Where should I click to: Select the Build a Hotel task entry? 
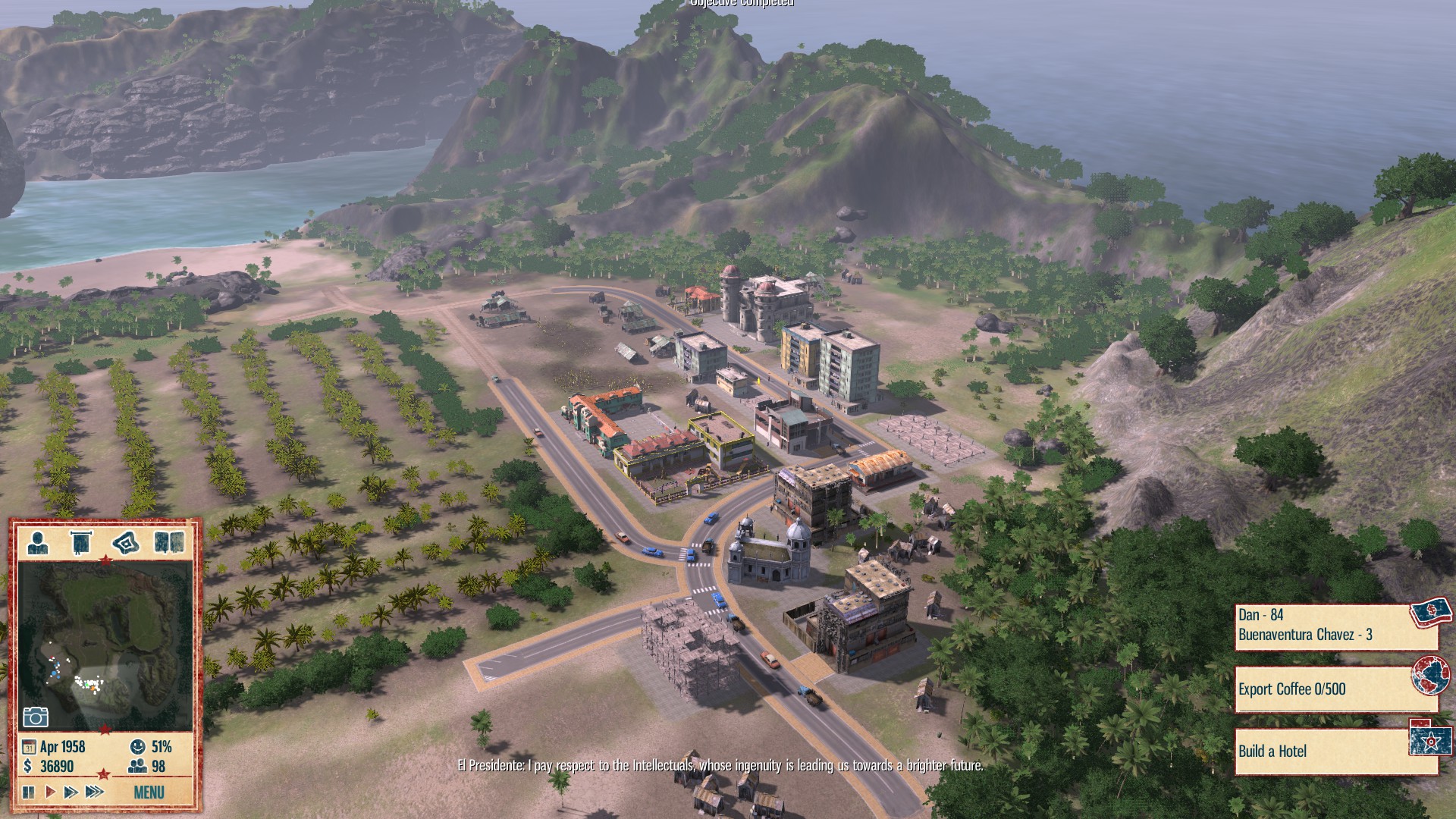pos(1319,751)
